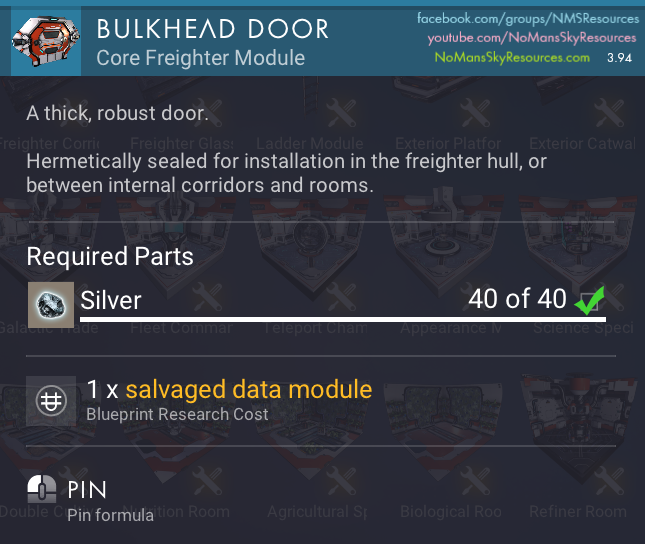Open the facebook.com NMSResources group link
Image resolution: width=645 pixels, height=544 pixels.
(x=527, y=19)
